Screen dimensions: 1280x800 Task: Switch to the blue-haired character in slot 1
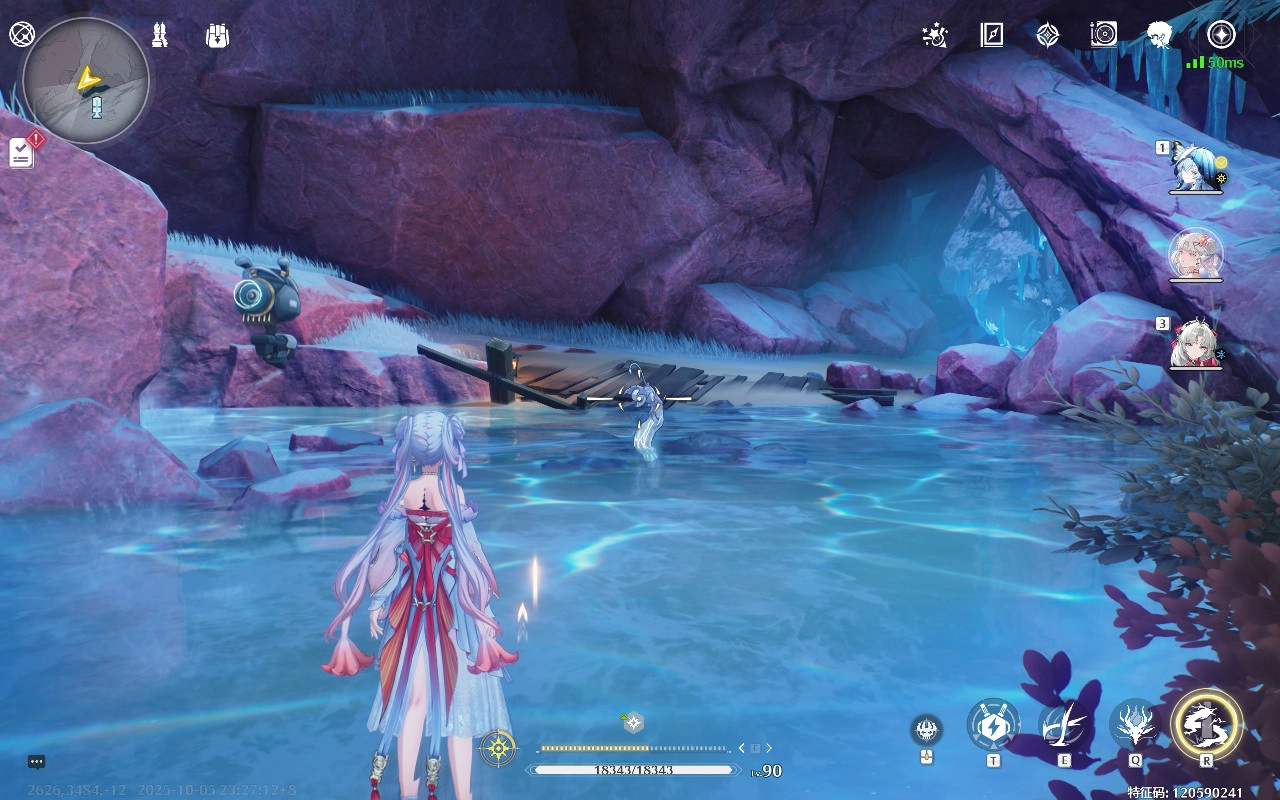click(x=1196, y=167)
